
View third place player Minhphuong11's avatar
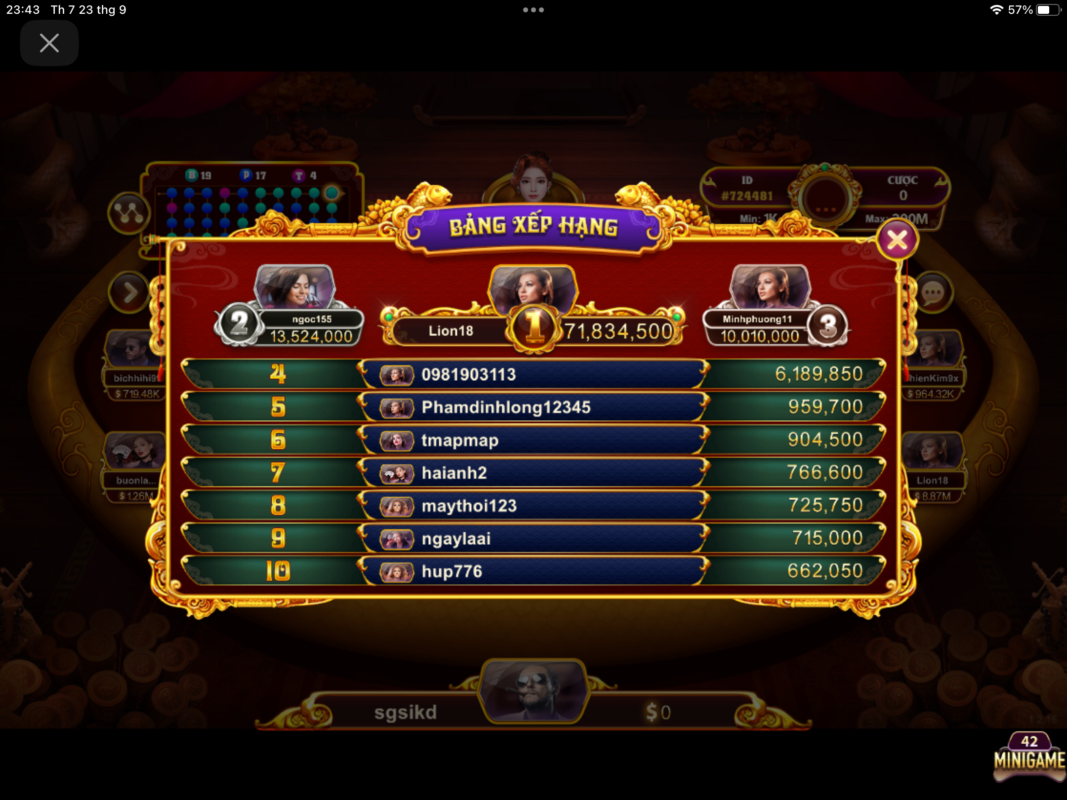pos(769,287)
